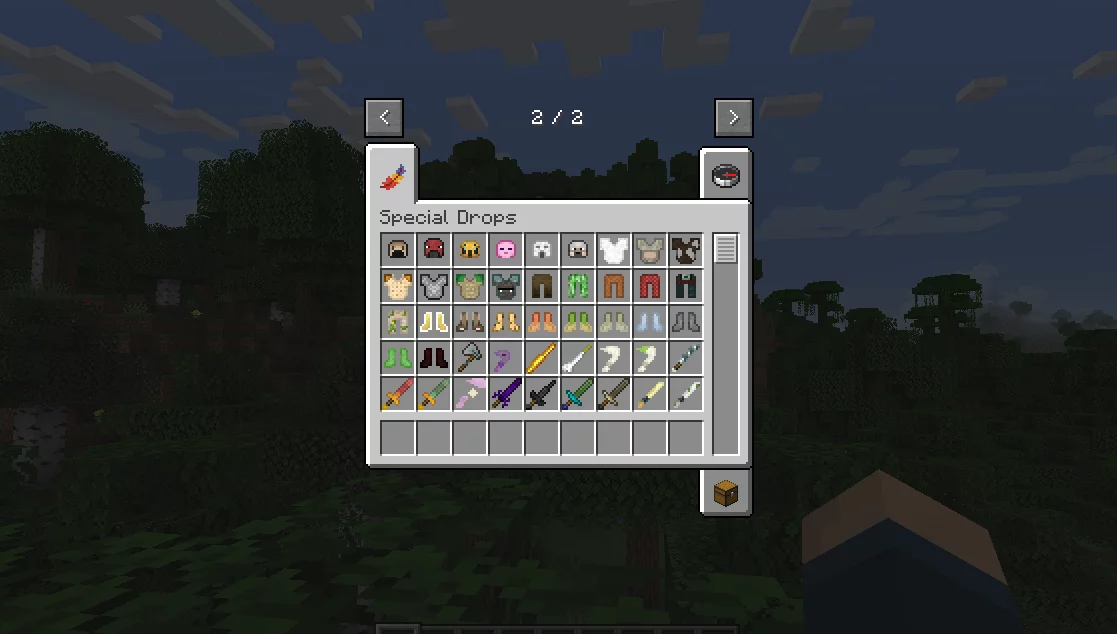Screen dimensions: 1117x634
Task: Open the compass search tab
Action: [724, 176]
